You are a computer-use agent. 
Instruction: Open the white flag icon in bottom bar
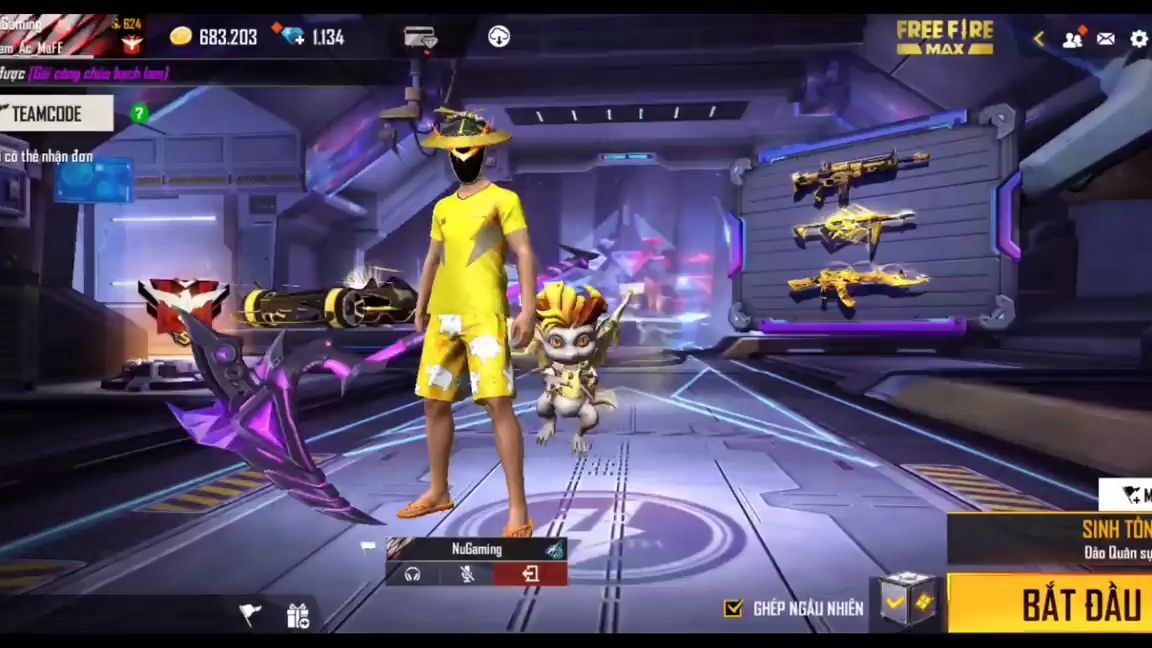click(250, 614)
